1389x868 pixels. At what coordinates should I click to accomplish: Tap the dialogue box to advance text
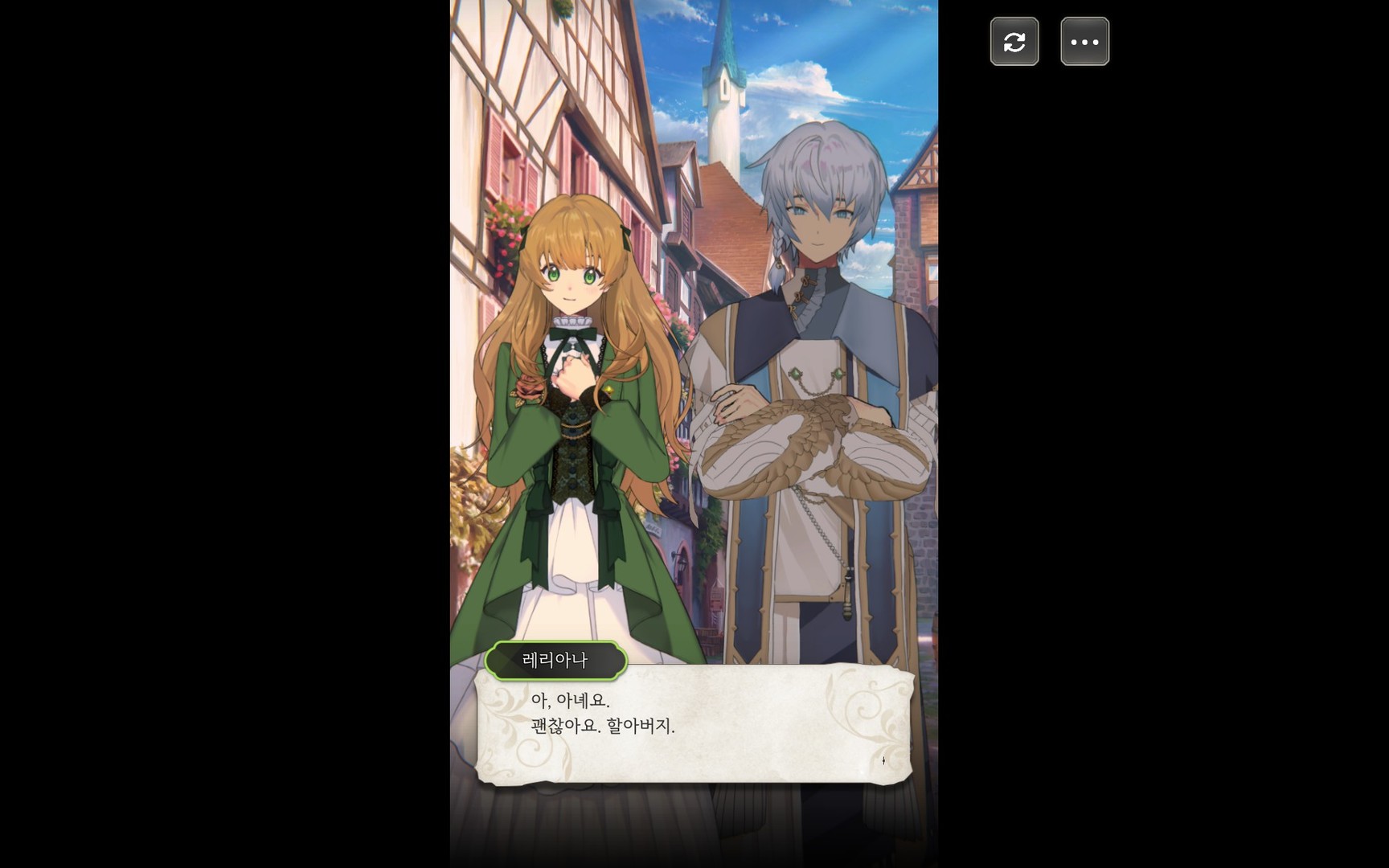[695, 727]
